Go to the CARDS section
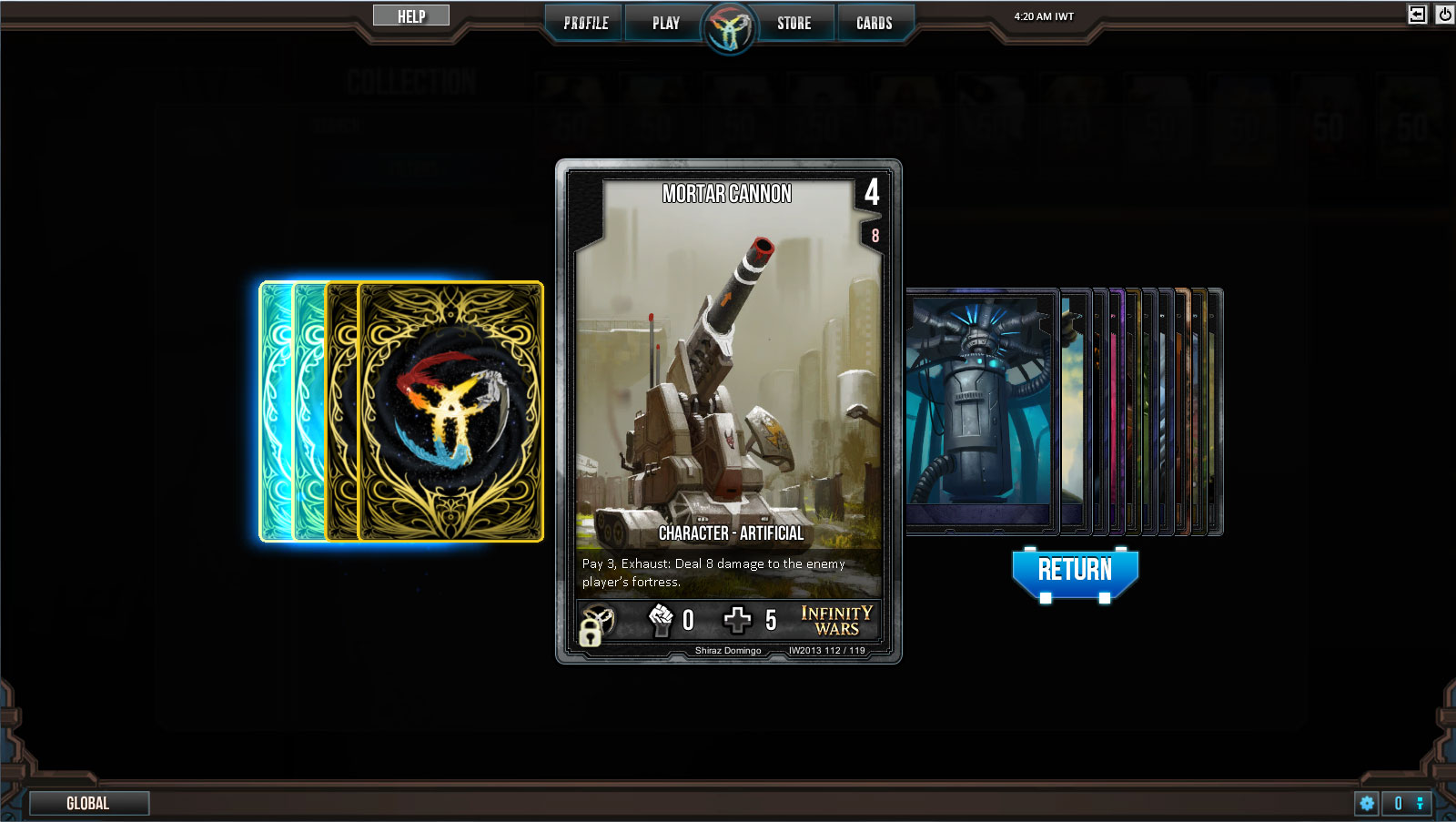The height and width of the screenshot is (822, 1456). coord(875,23)
